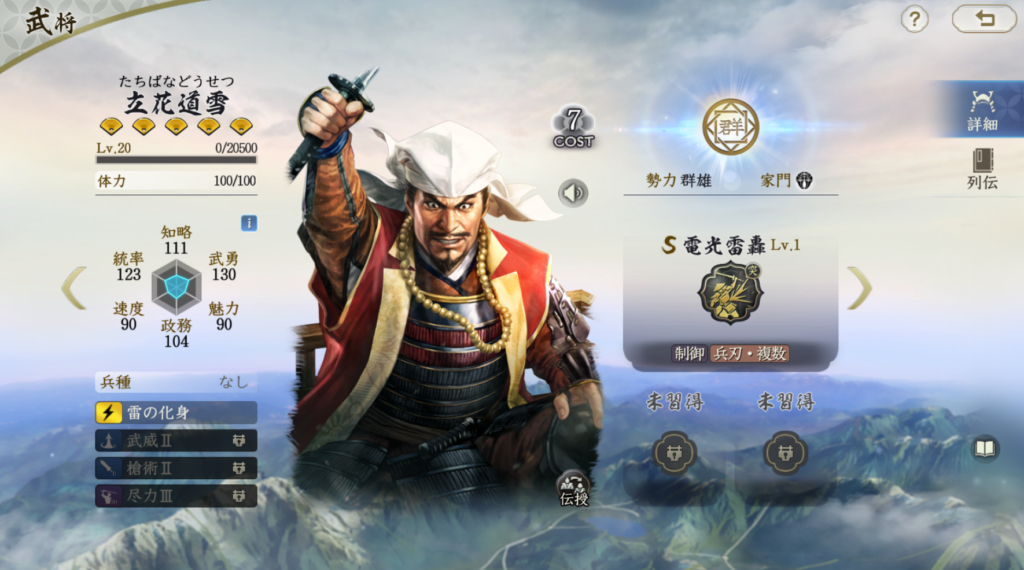Switch to the 詳細 details tab
Viewport: 1024px width, 570px height.
click(982, 109)
